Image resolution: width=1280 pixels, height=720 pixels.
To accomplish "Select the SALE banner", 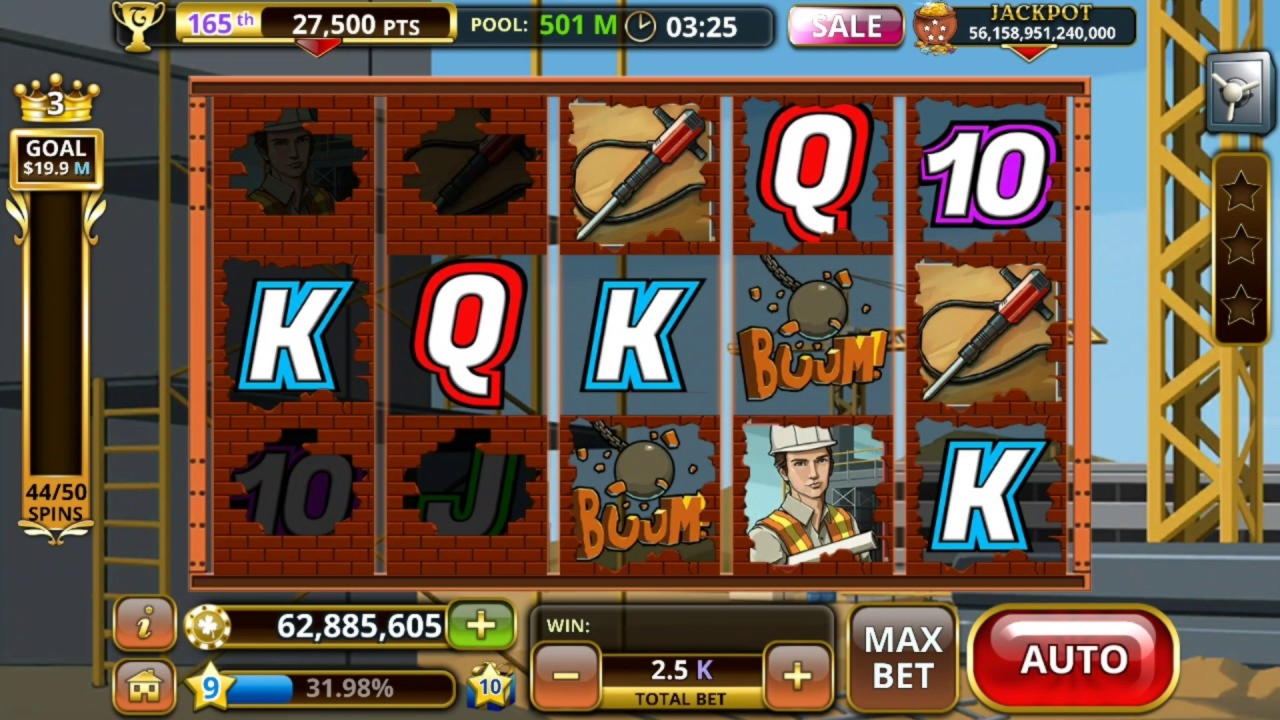I will coord(845,27).
